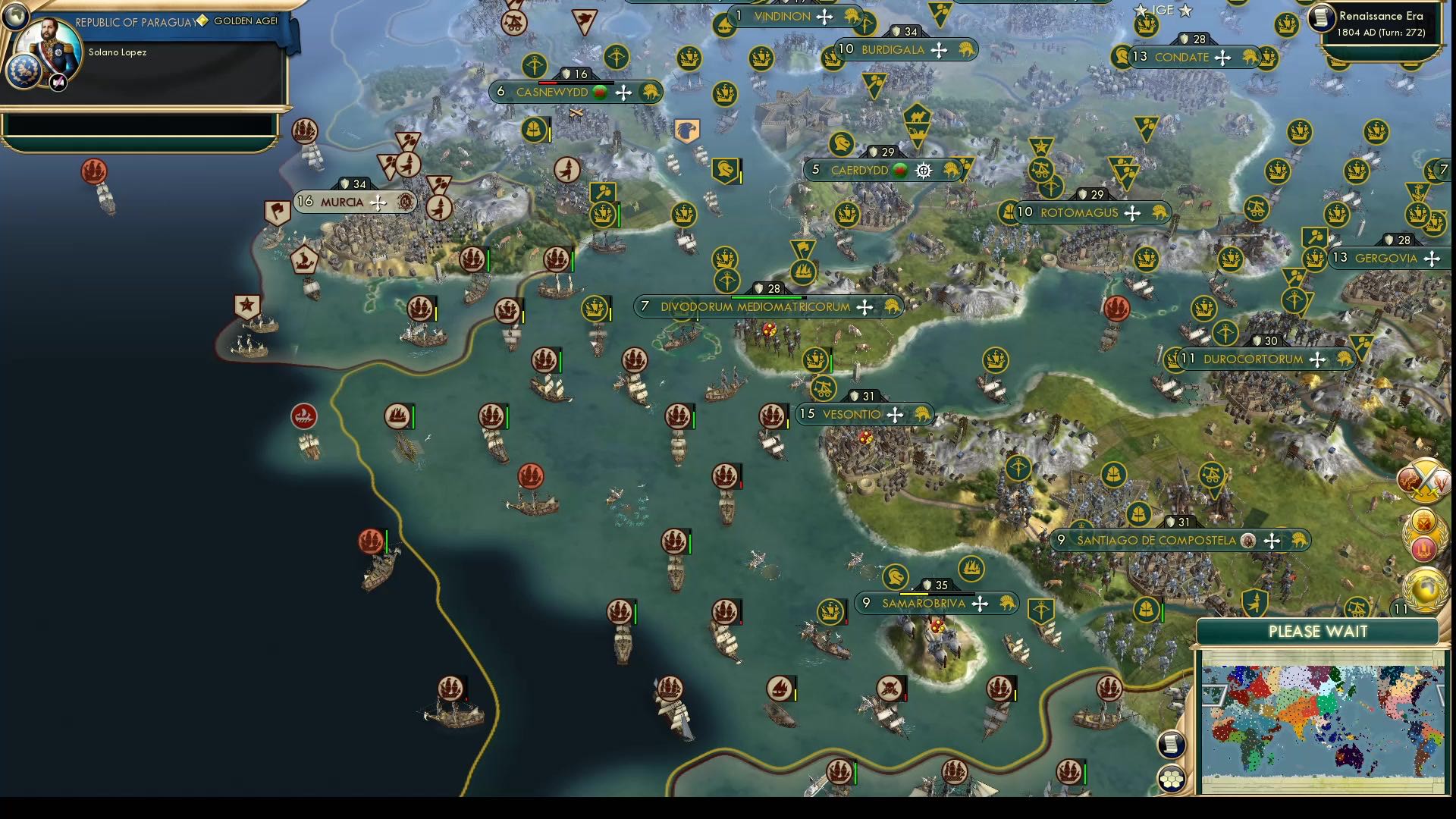Select the trebuchet unit icon above Vesontio
1456x819 pixels.
pyautogui.click(x=822, y=388)
